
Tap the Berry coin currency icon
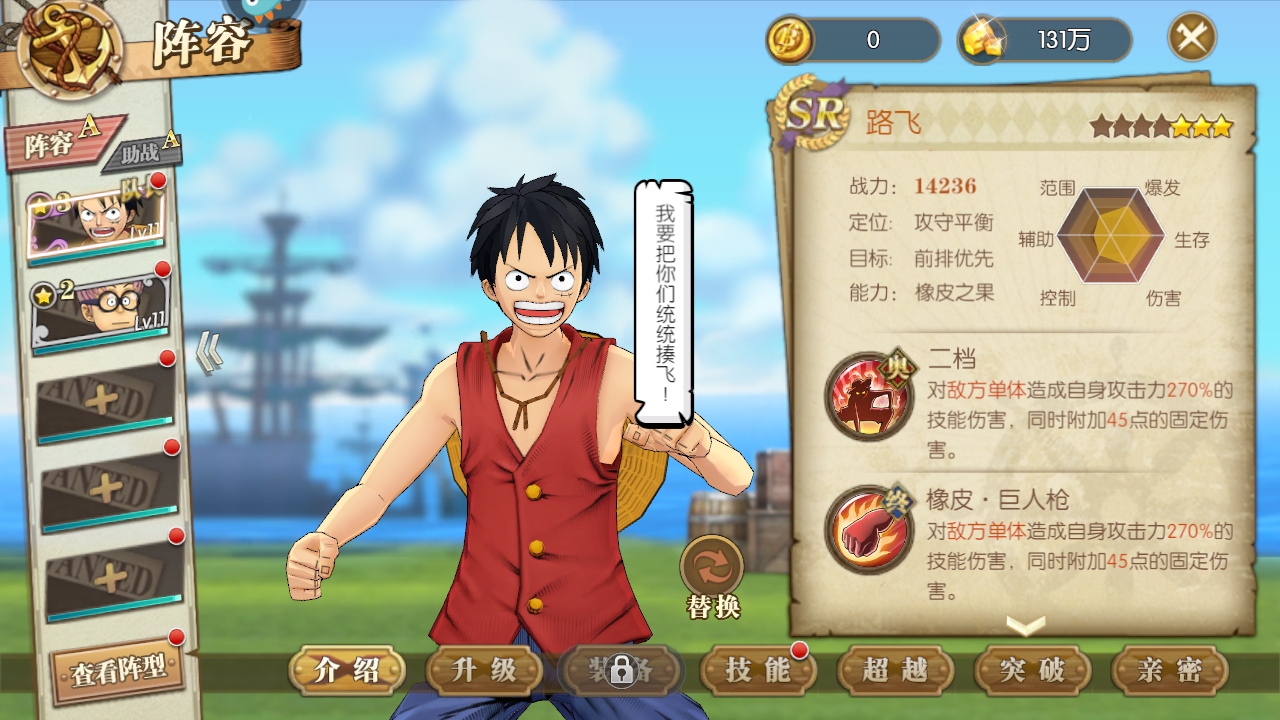787,40
